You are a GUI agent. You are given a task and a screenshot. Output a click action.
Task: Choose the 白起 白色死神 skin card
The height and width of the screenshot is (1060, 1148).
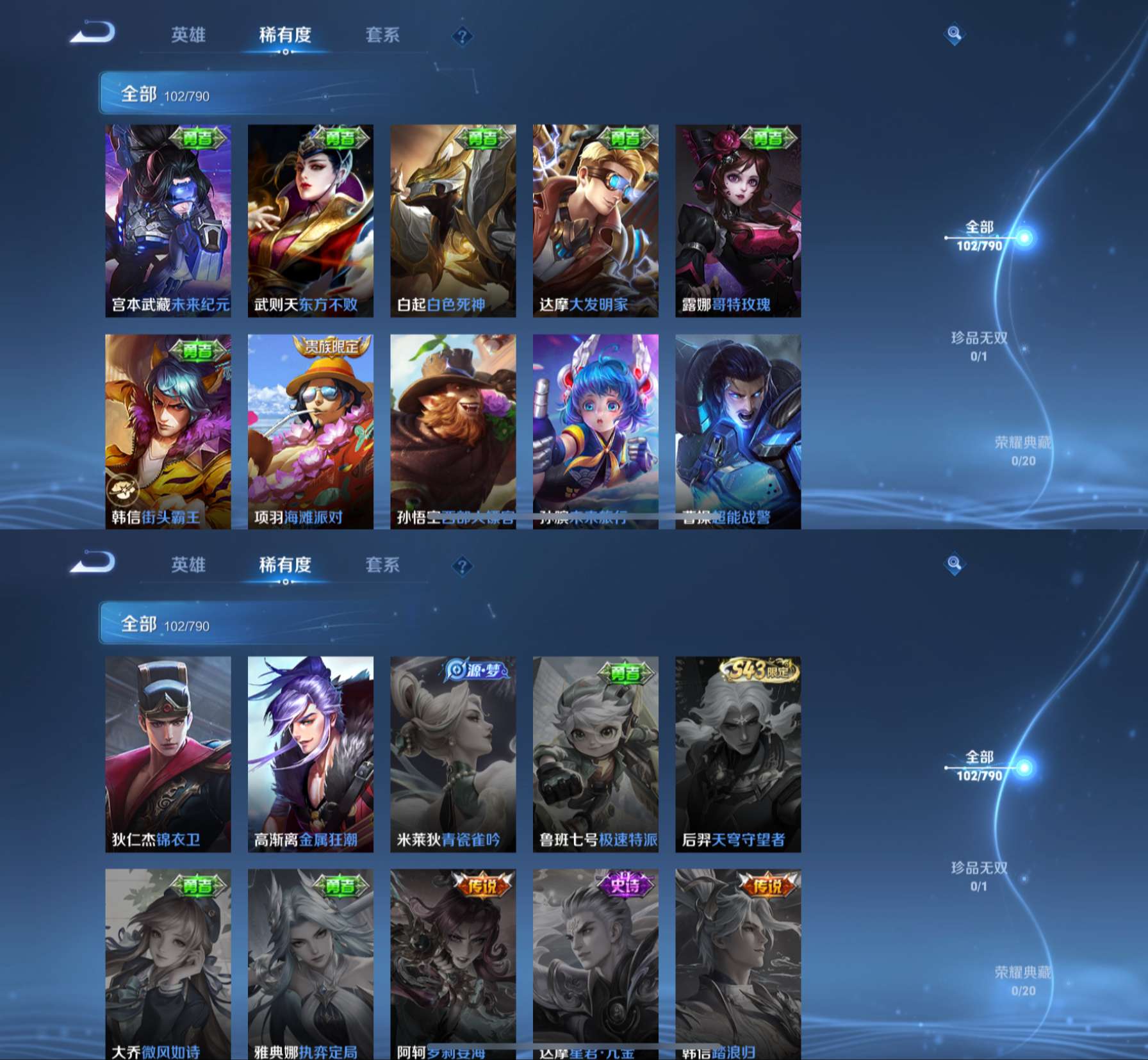point(453,220)
